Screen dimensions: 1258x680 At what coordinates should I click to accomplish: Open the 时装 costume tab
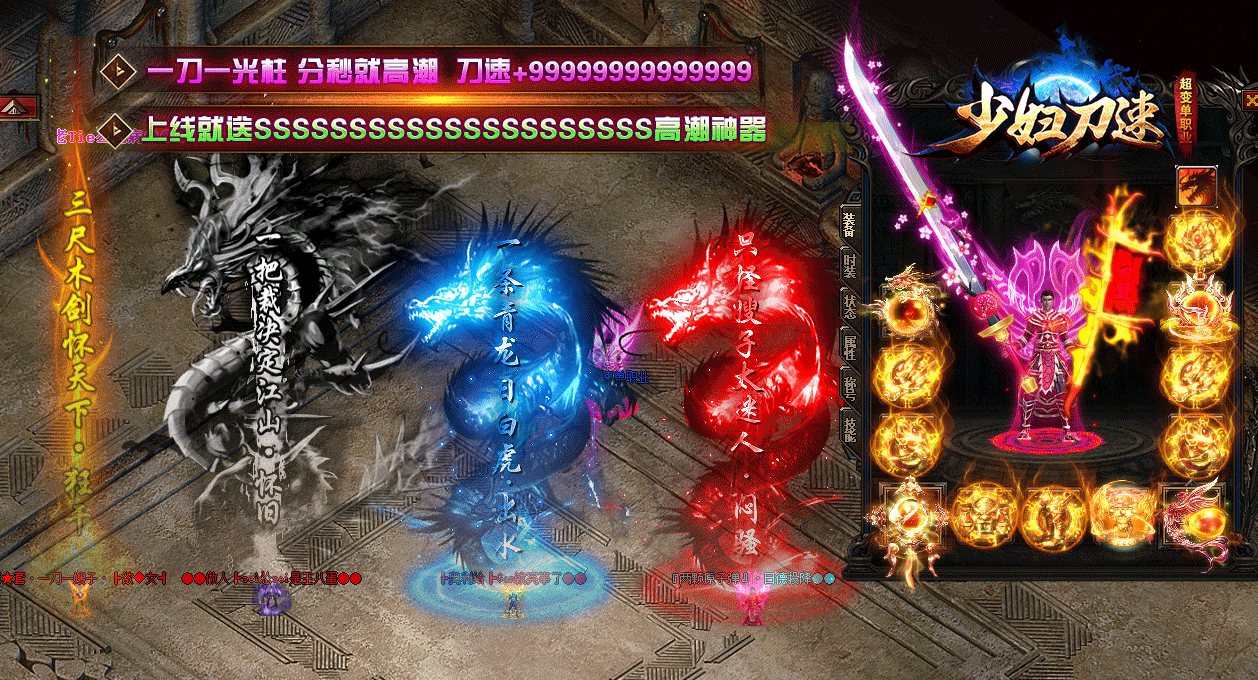click(849, 265)
